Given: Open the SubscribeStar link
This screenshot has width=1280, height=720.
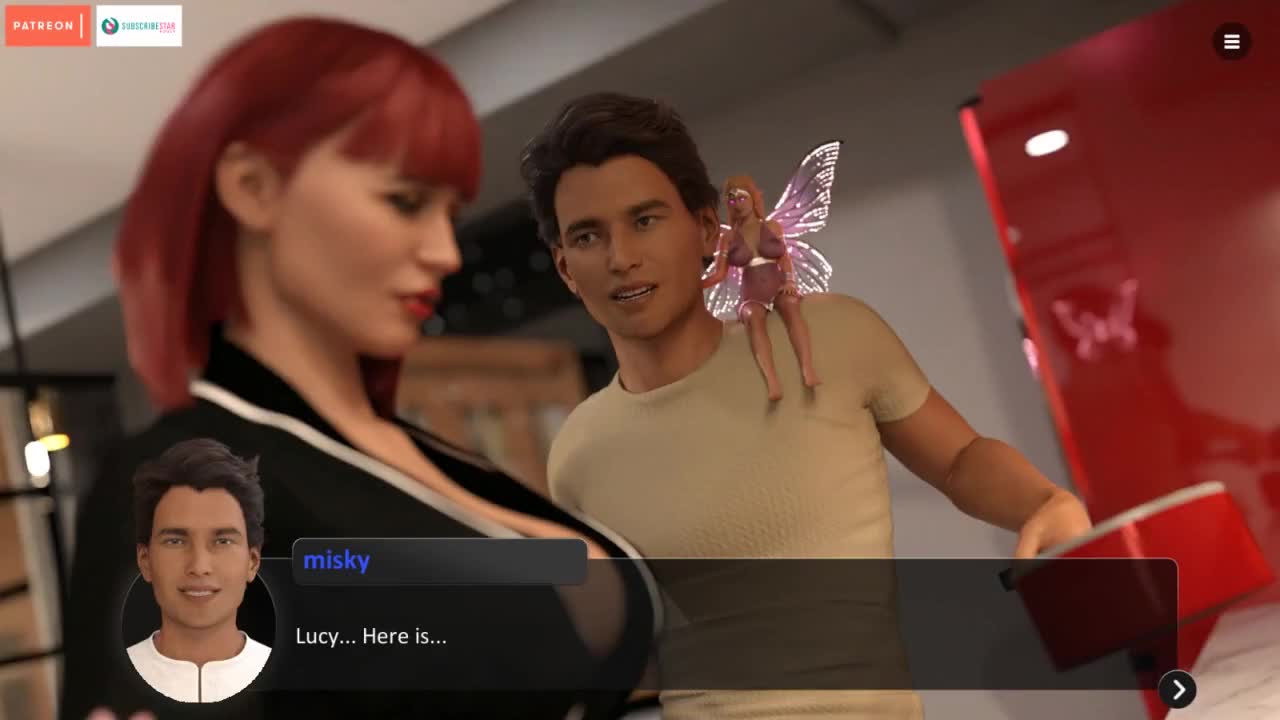Looking at the screenshot, I should pos(139,26).
